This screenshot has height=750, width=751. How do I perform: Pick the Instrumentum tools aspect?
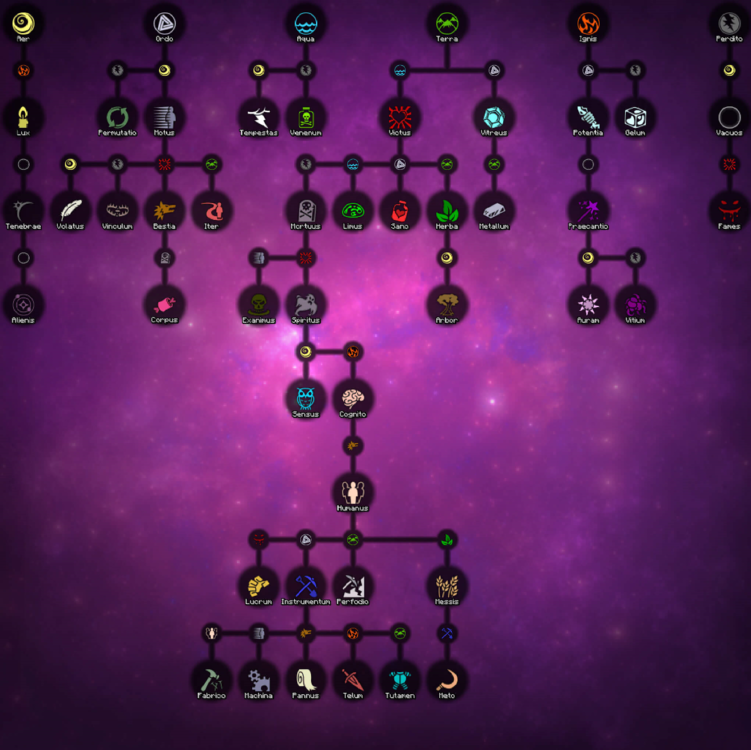[x=305, y=585]
